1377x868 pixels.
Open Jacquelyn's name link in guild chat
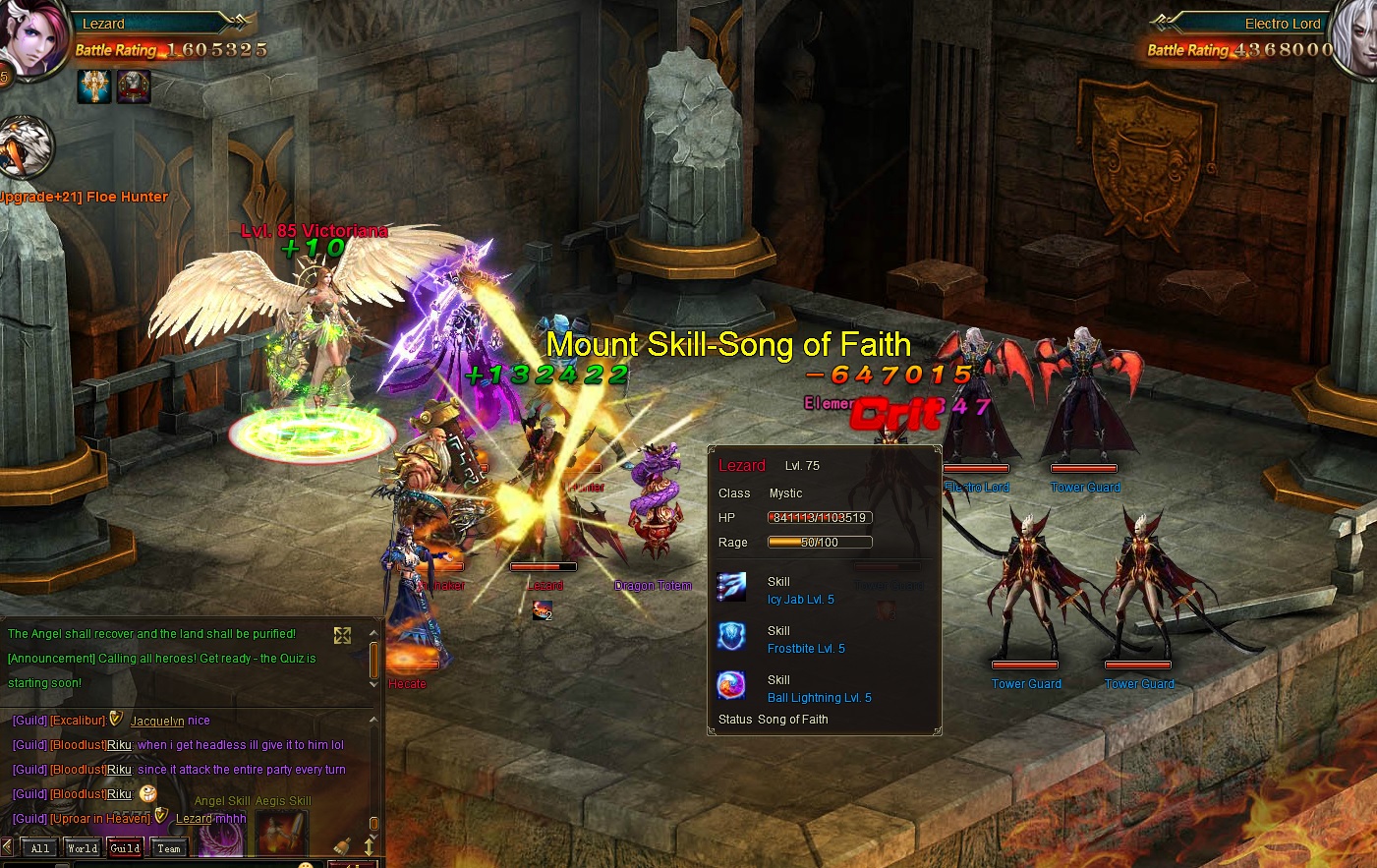pos(156,721)
